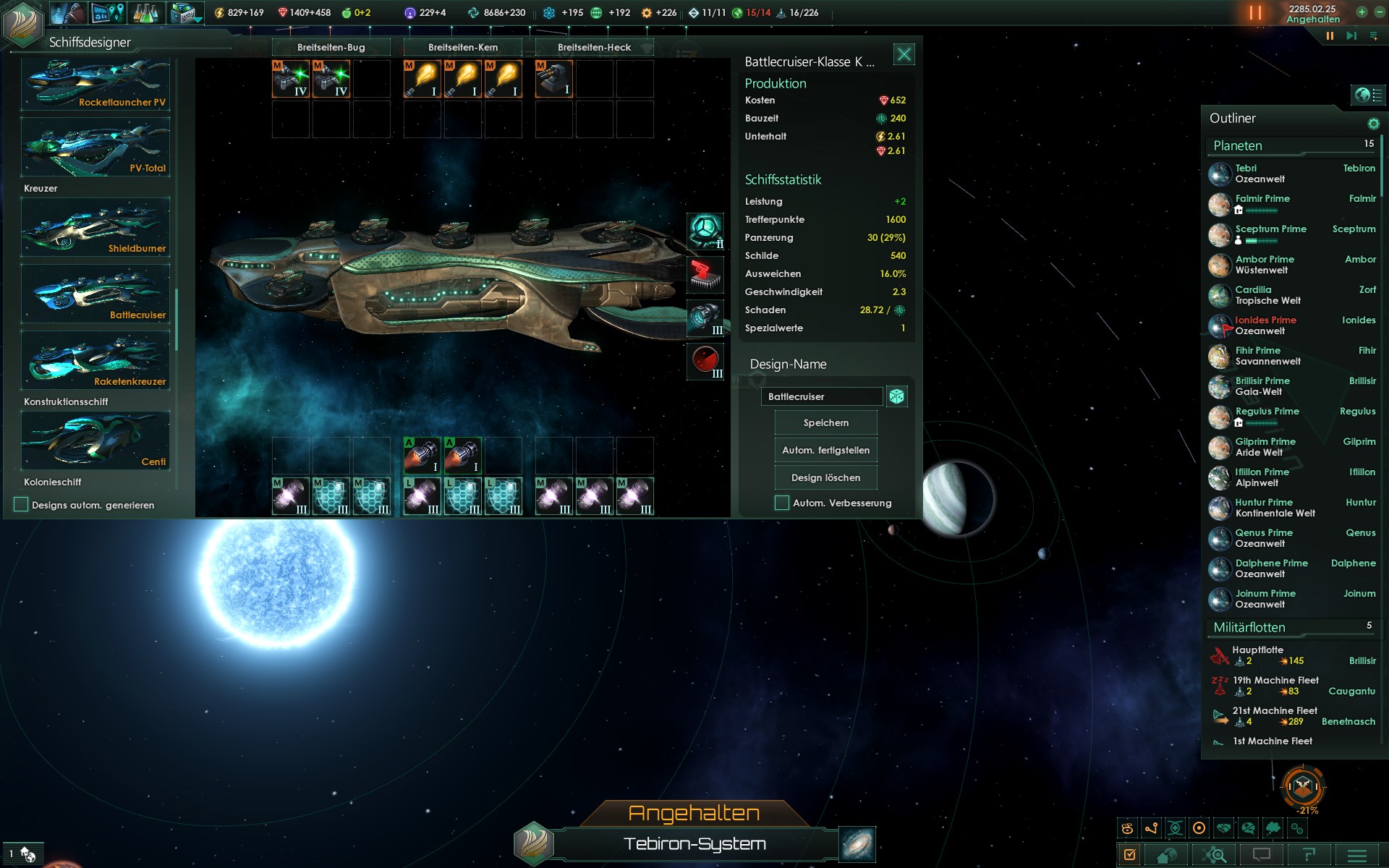Close the ship designer window
The height and width of the screenshot is (868, 1389).
904,54
